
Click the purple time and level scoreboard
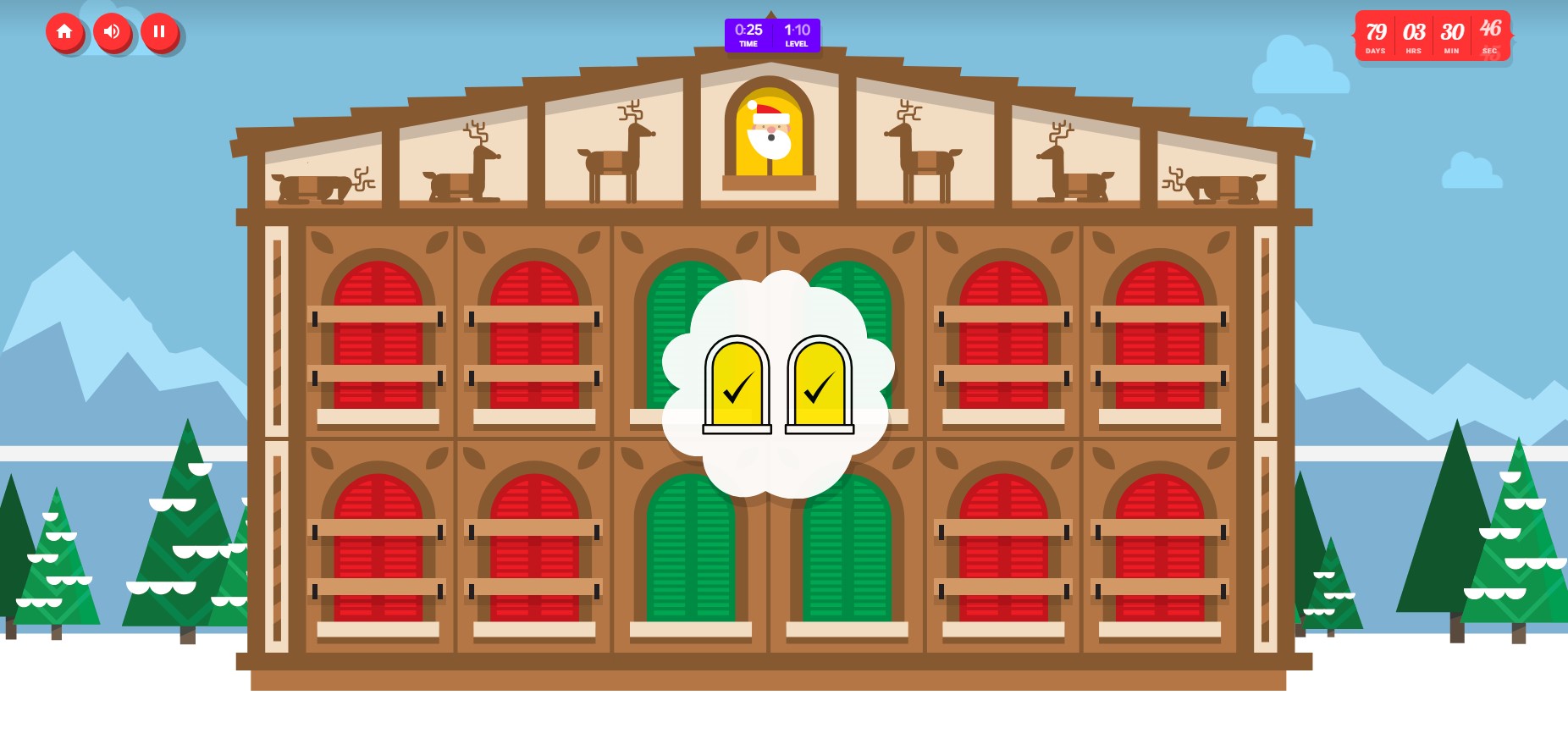coord(771,35)
